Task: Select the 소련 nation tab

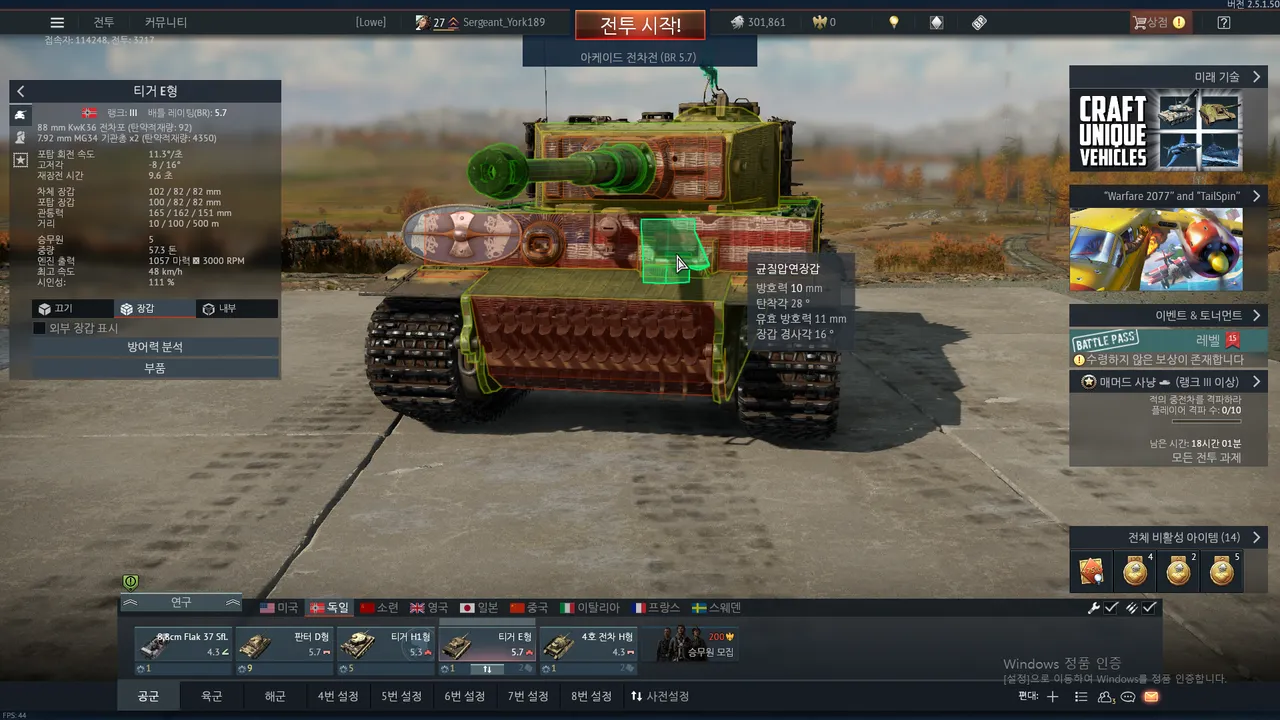Action: pyautogui.click(x=379, y=608)
